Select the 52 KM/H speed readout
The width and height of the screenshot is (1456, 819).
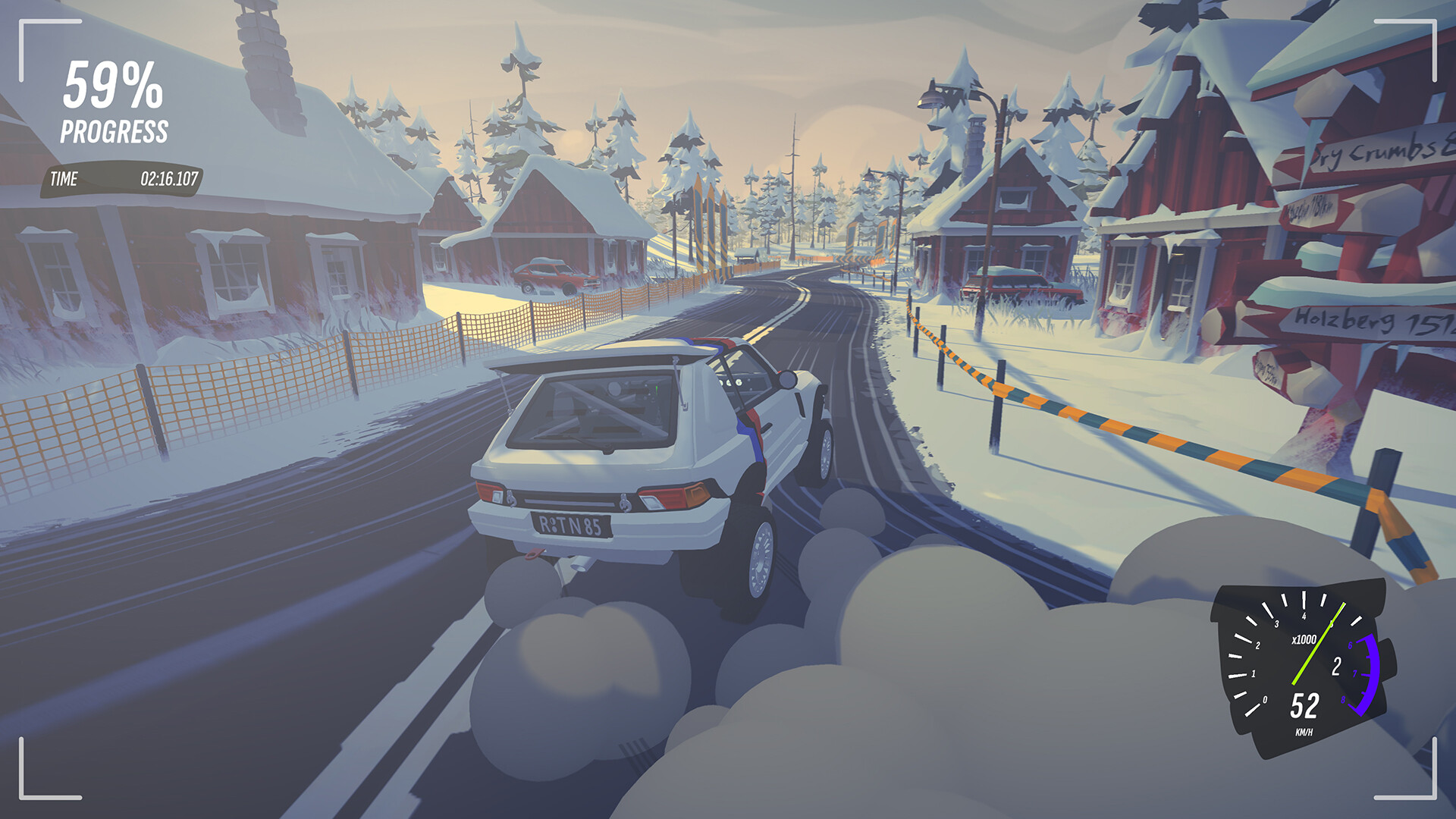pos(1303,704)
